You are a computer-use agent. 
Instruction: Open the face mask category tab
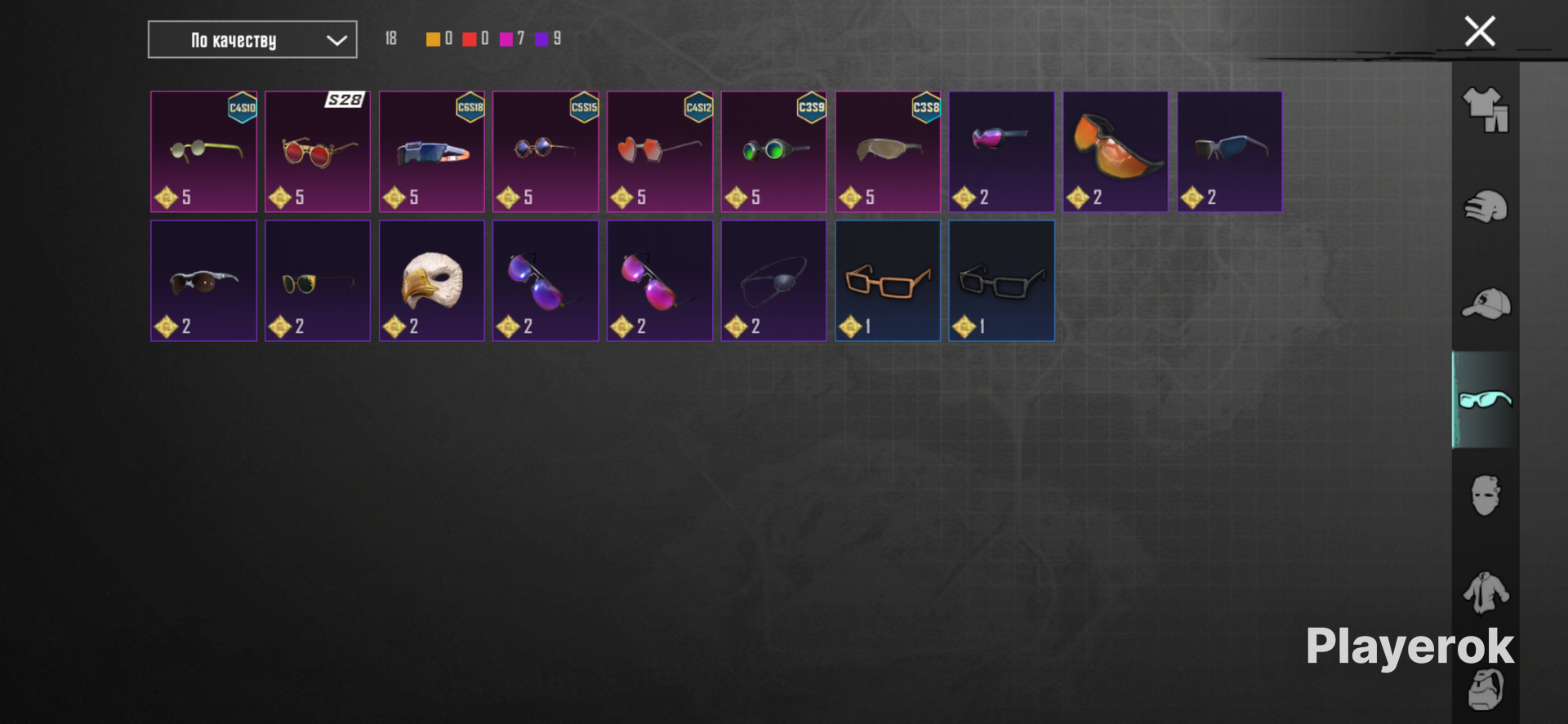pos(1486,495)
